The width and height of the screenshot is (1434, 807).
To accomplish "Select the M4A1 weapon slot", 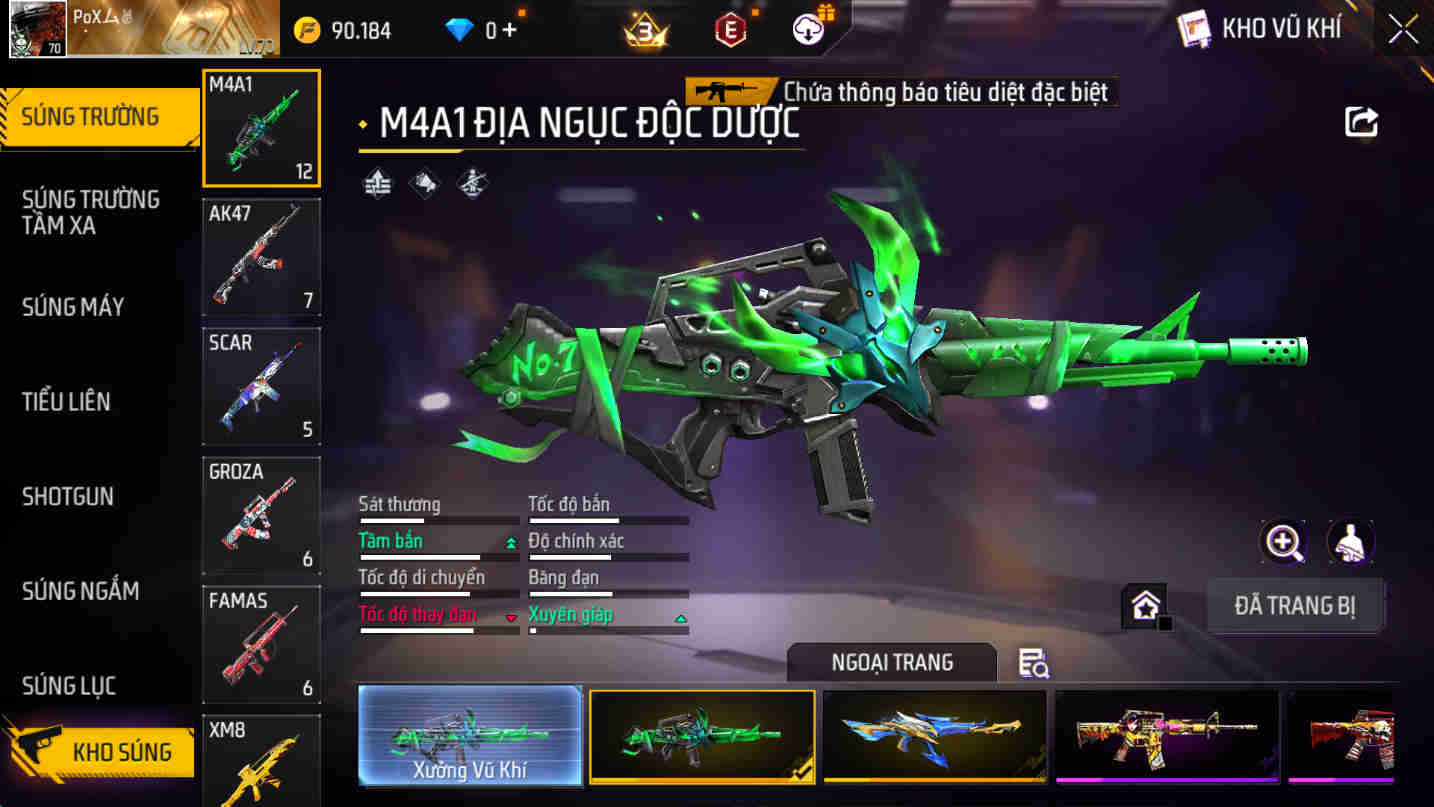I will (x=261, y=128).
